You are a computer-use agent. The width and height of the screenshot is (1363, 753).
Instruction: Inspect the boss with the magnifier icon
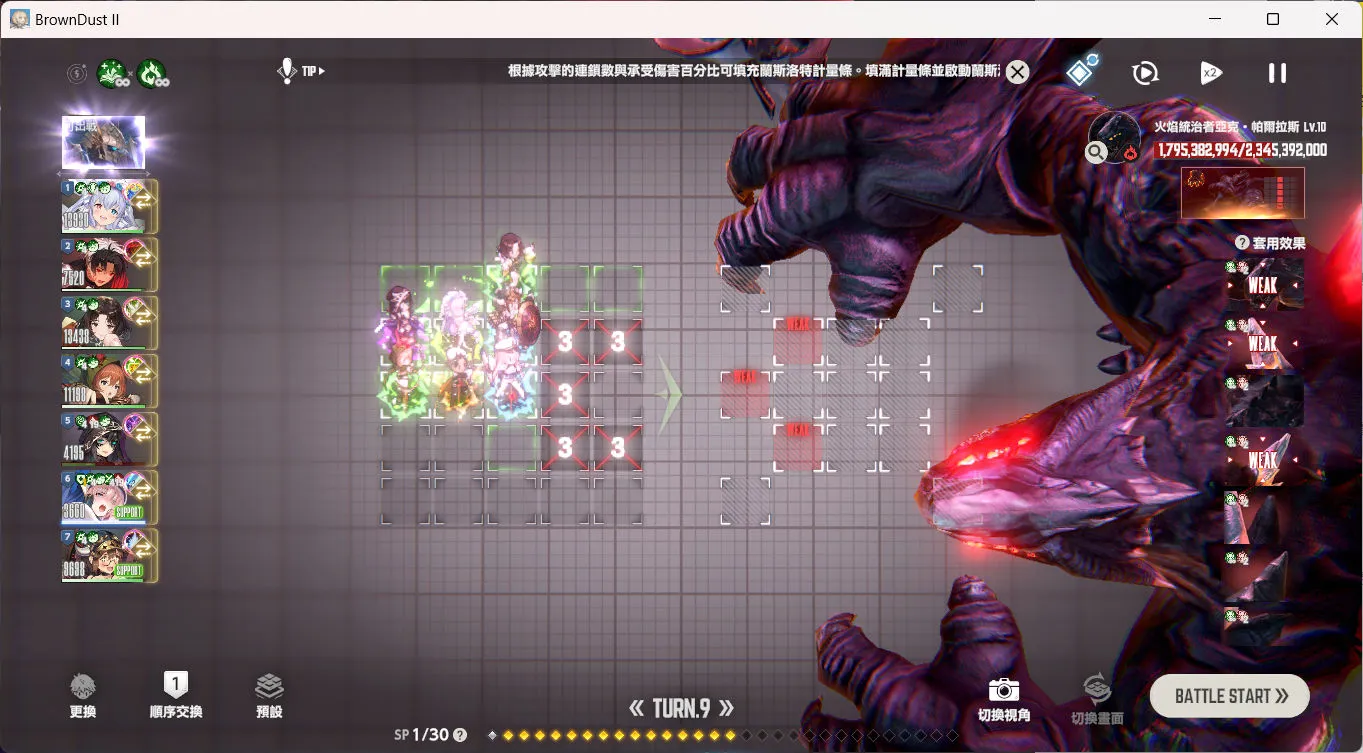click(x=1096, y=152)
